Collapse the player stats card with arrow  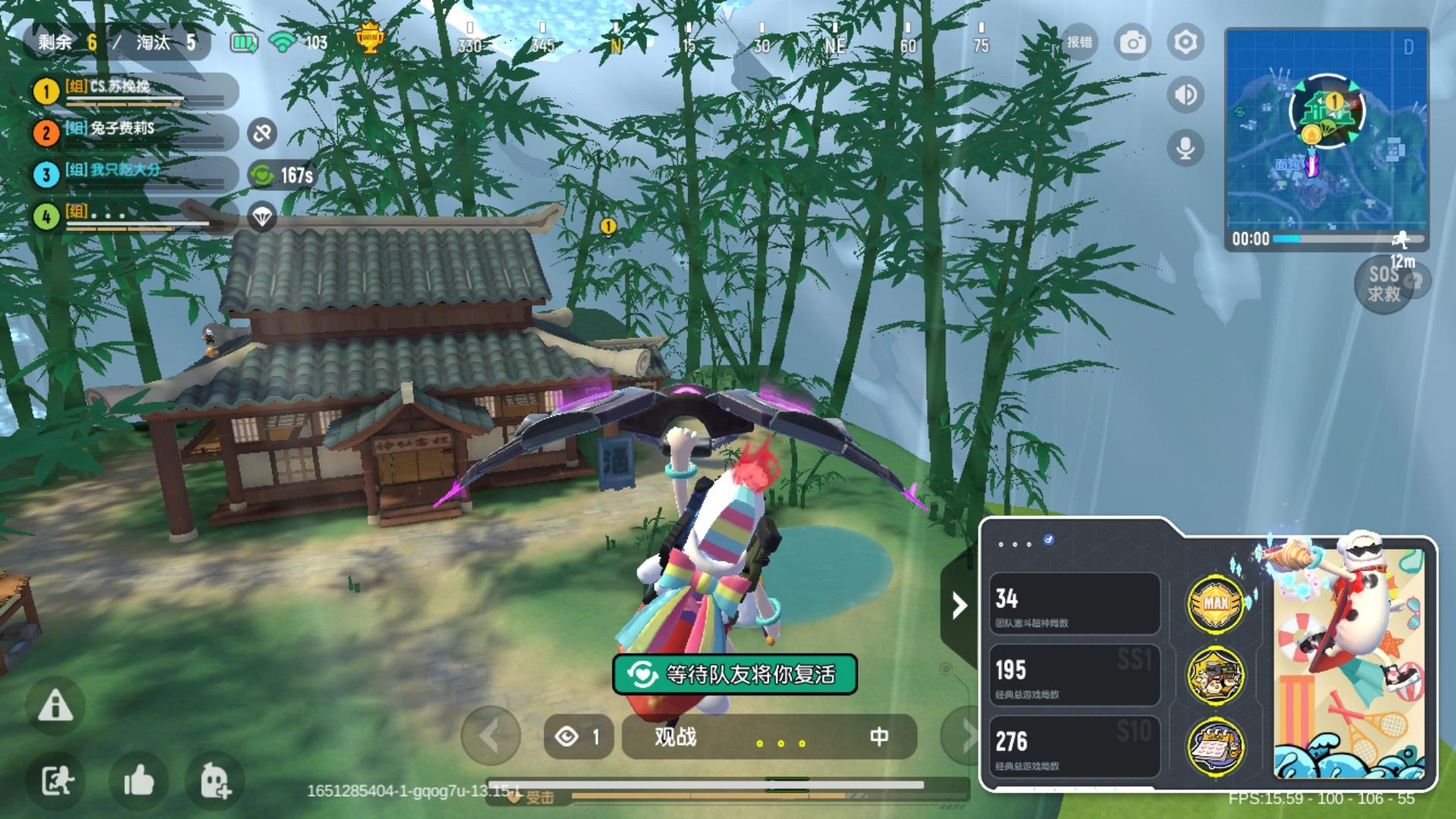pyautogui.click(x=959, y=605)
